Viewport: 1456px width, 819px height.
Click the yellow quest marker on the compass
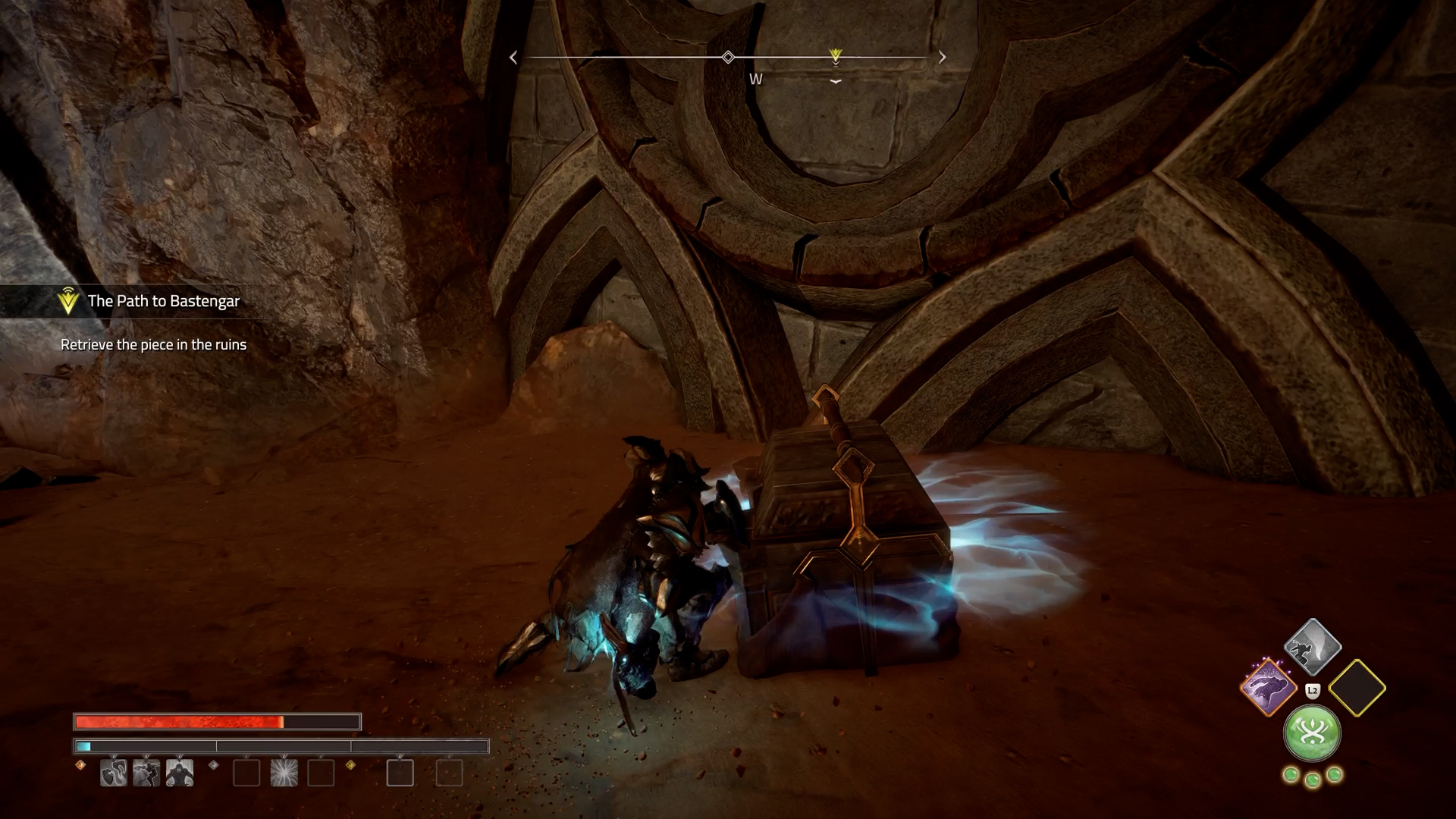pos(835,55)
